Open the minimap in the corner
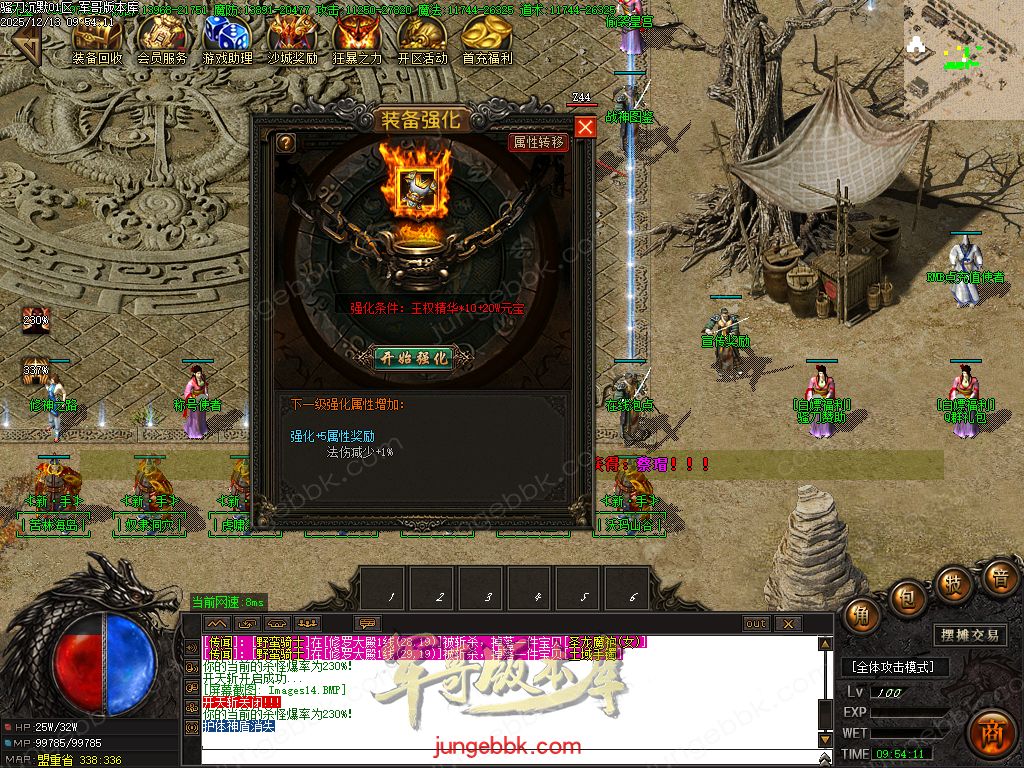This screenshot has height=768, width=1024. tap(962, 58)
